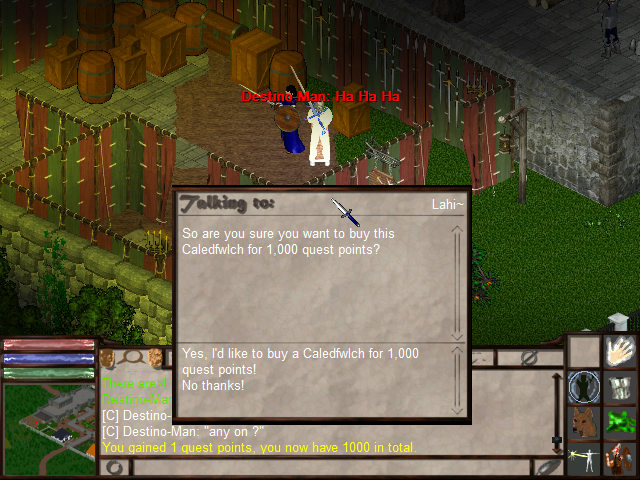640x480 pixels.
Task: Open the minimap
Action: [x=49, y=427]
